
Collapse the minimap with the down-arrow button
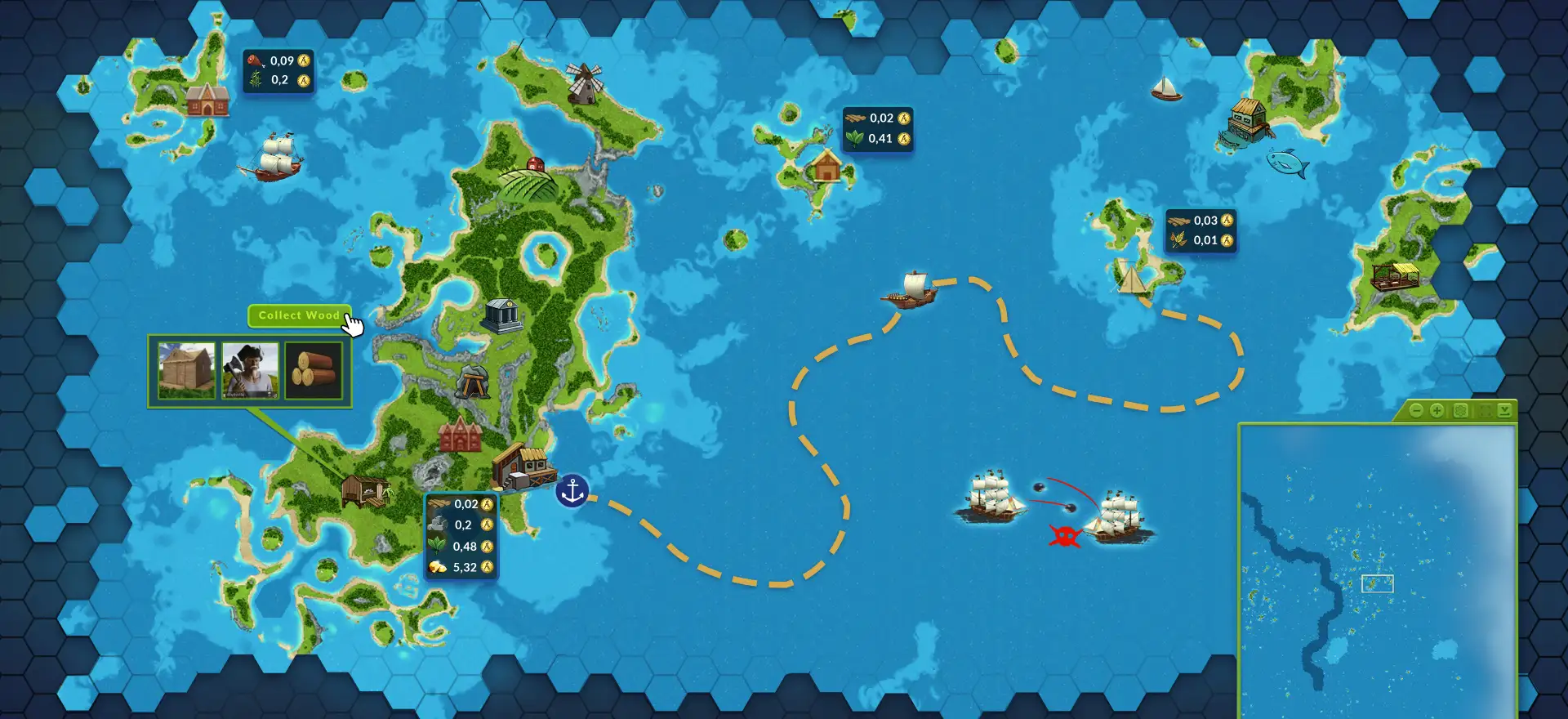(1504, 411)
